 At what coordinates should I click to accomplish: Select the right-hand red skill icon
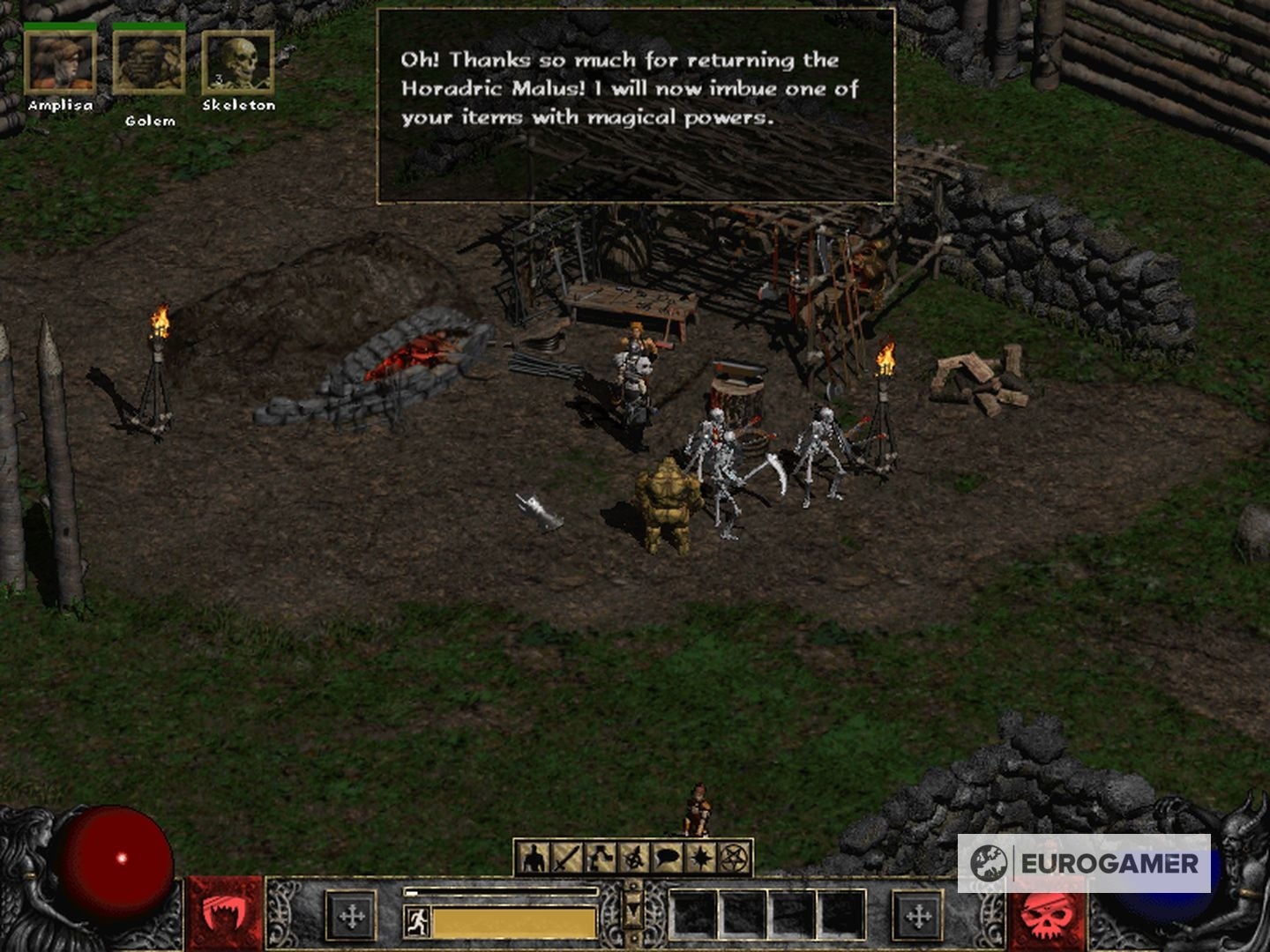point(1045,915)
